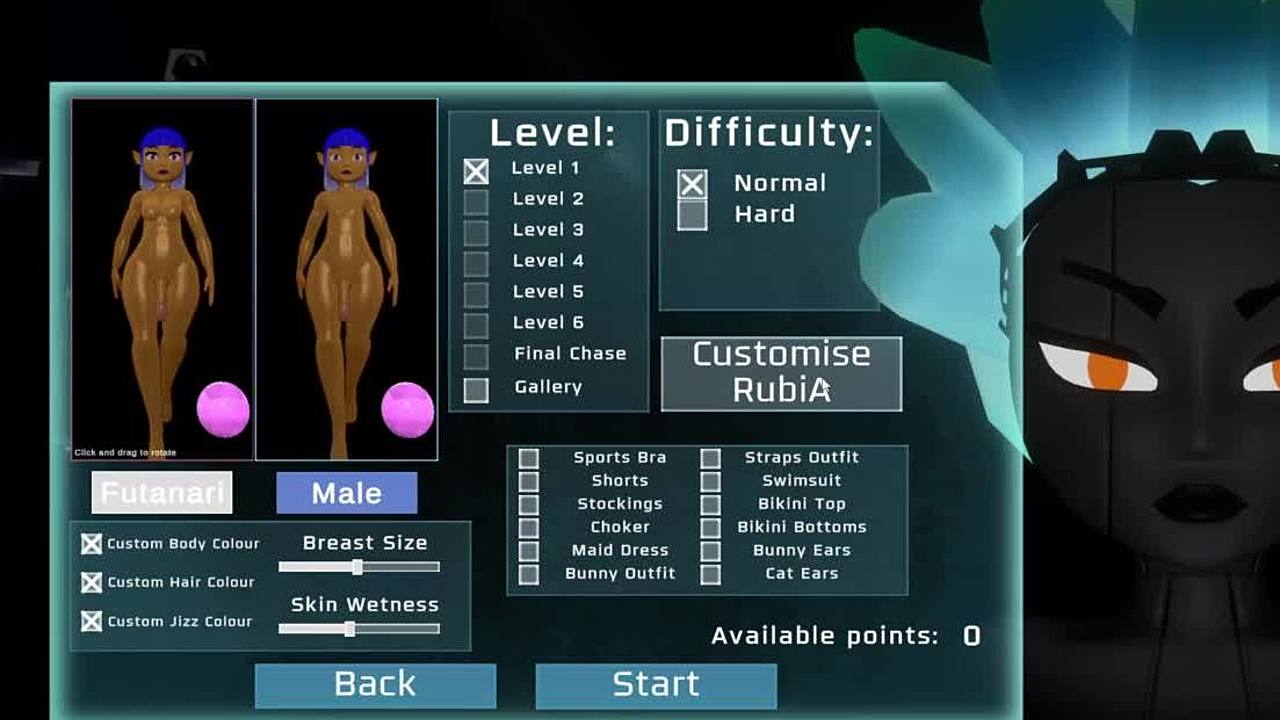Select the Bunny Ears checkbox
1280x720 pixels.
(x=710, y=551)
